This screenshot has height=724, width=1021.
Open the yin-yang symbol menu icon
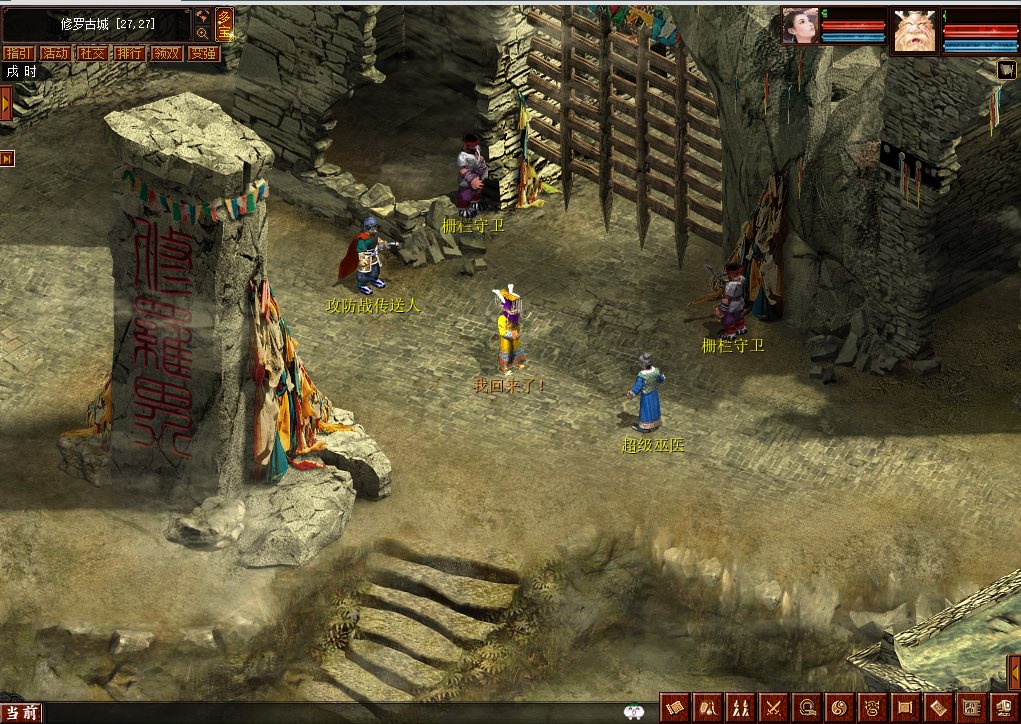tap(838, 706)
